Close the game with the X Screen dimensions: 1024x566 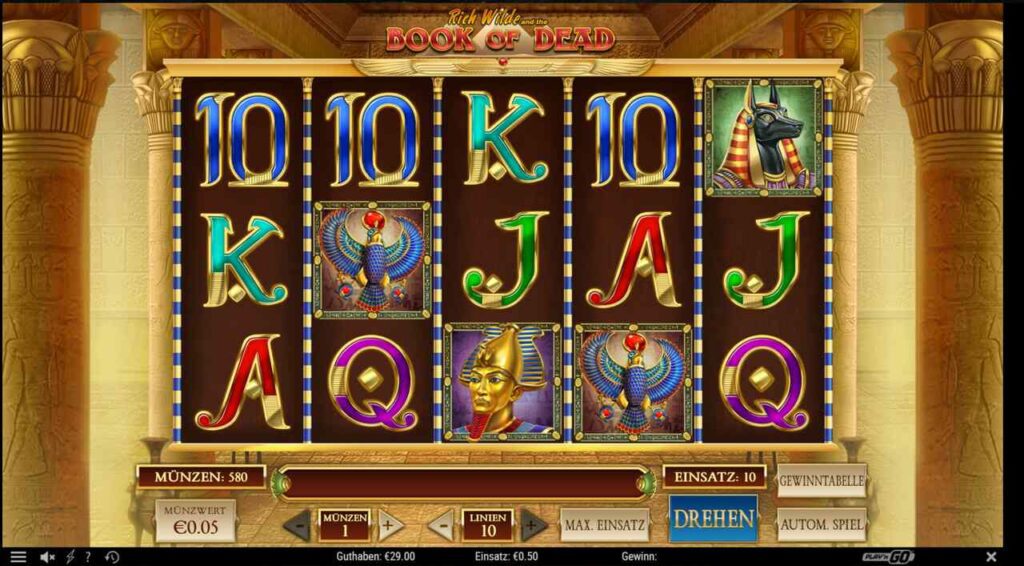tap(991, 557)
